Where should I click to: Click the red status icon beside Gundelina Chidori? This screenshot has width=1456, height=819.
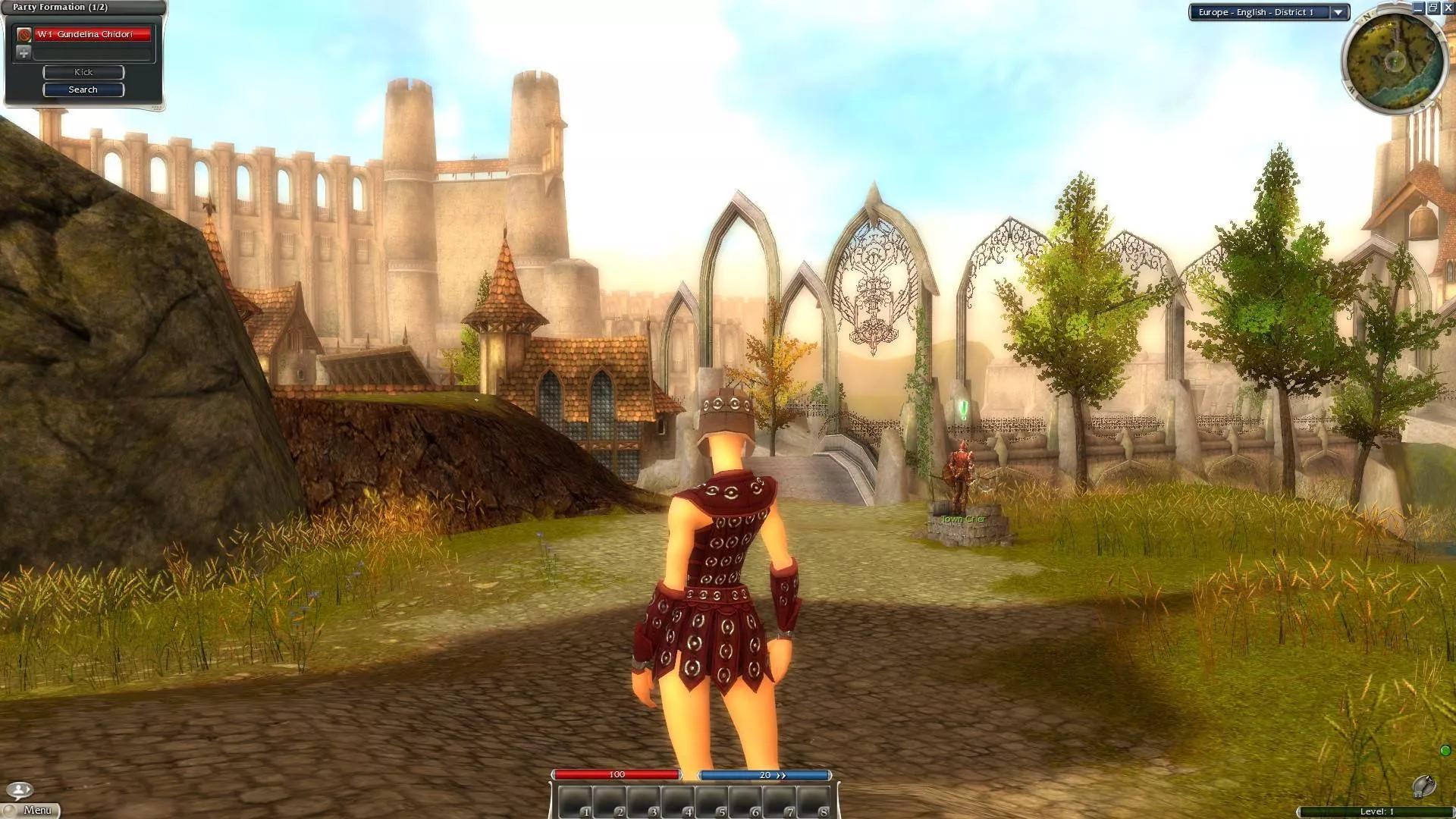(24, 33)
